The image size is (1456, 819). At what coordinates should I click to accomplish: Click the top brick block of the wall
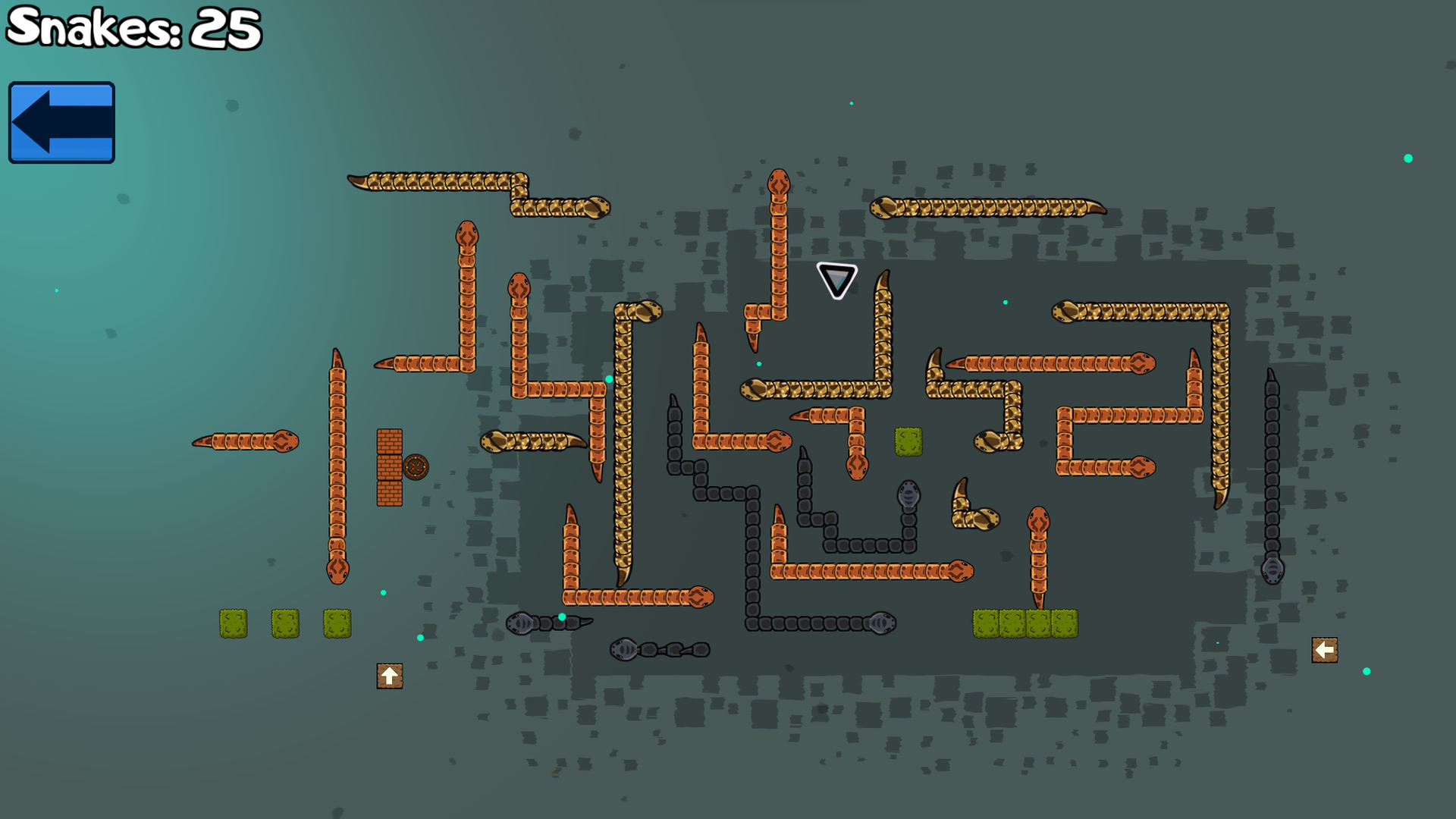click(x=389, y=441)
